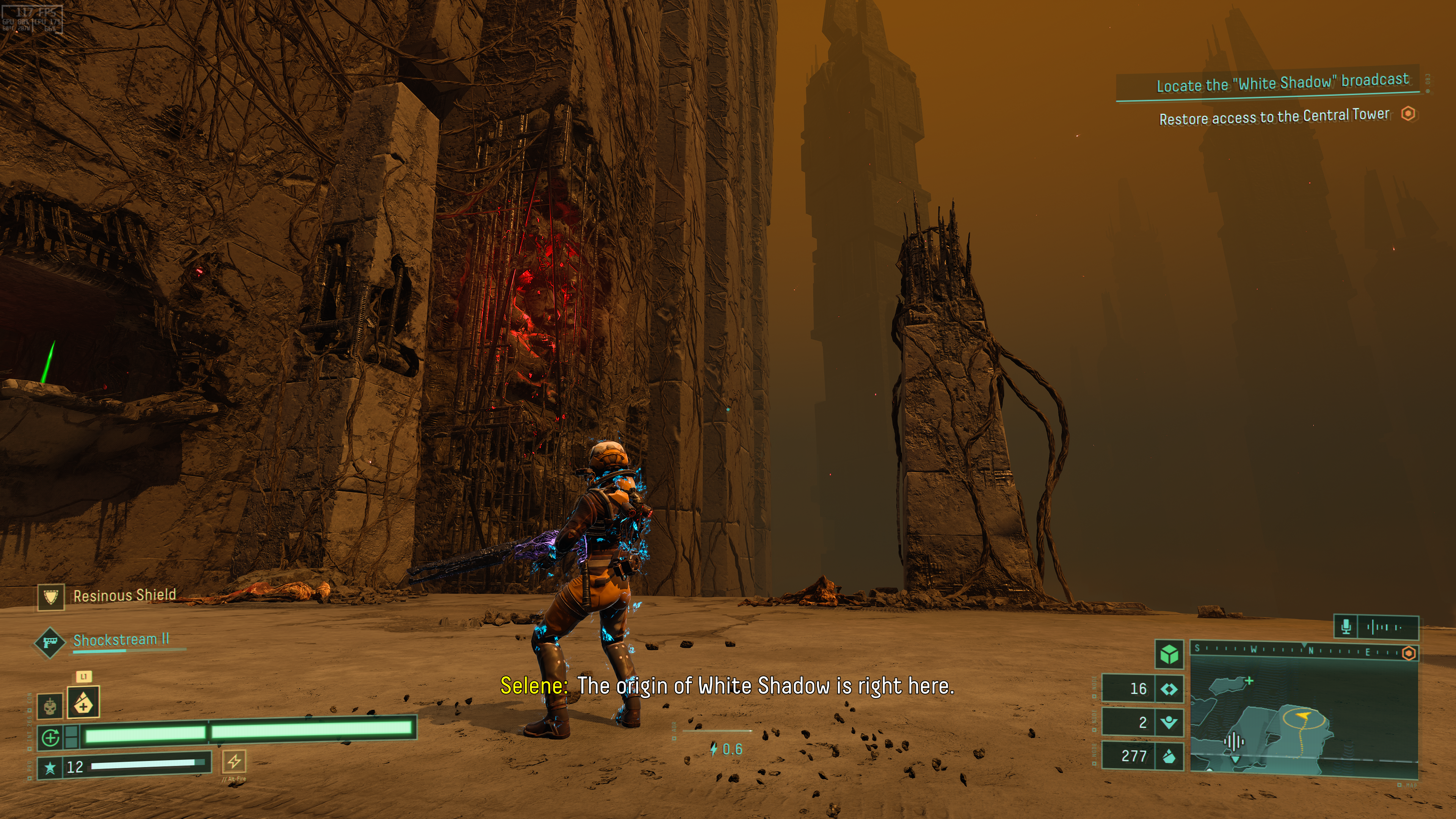The image size is (1456, 819).
Task: Select the microphone voice indicator icon
Action: click(1346, 627)
